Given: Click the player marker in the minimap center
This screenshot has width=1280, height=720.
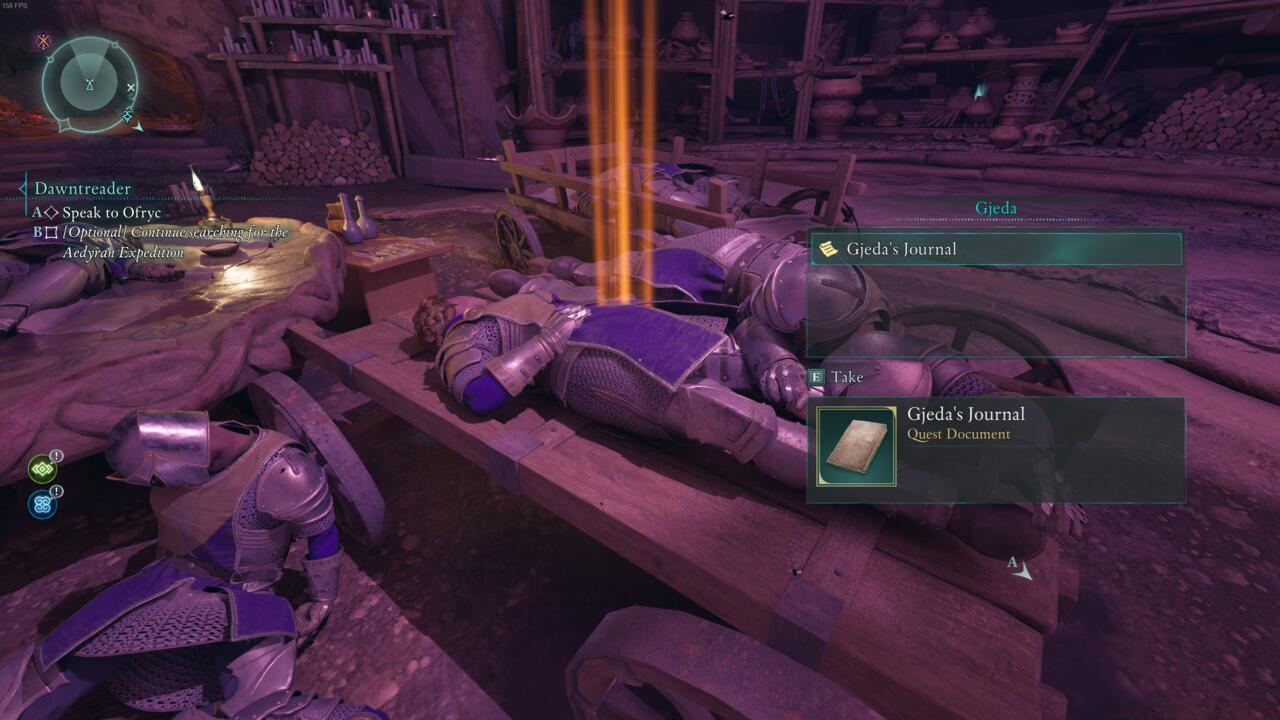Looking at the screenshot, I should click(x=90, y=82).
